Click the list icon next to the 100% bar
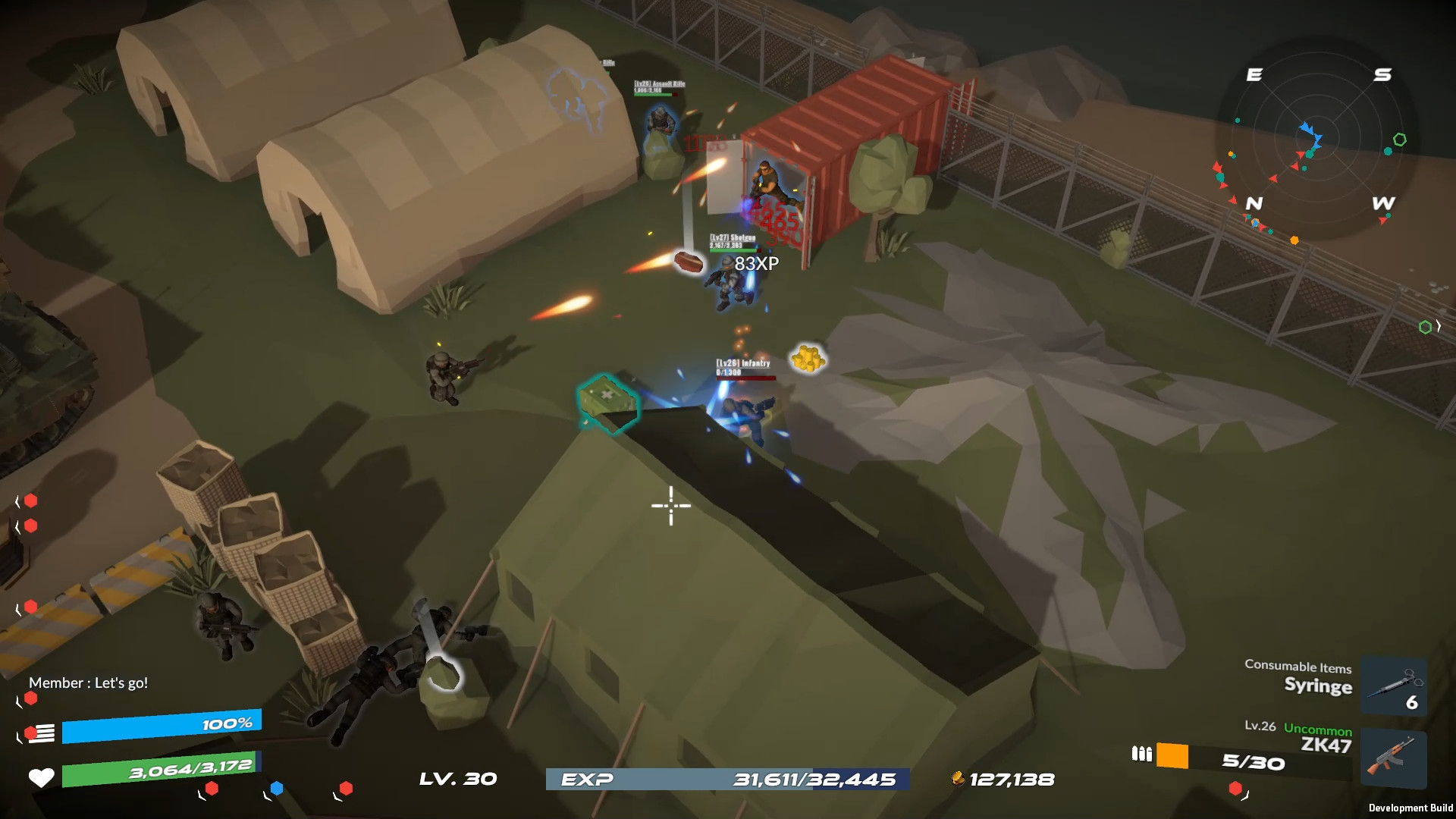The width and height of the screenshot is (1456, 819). point(42,733)
